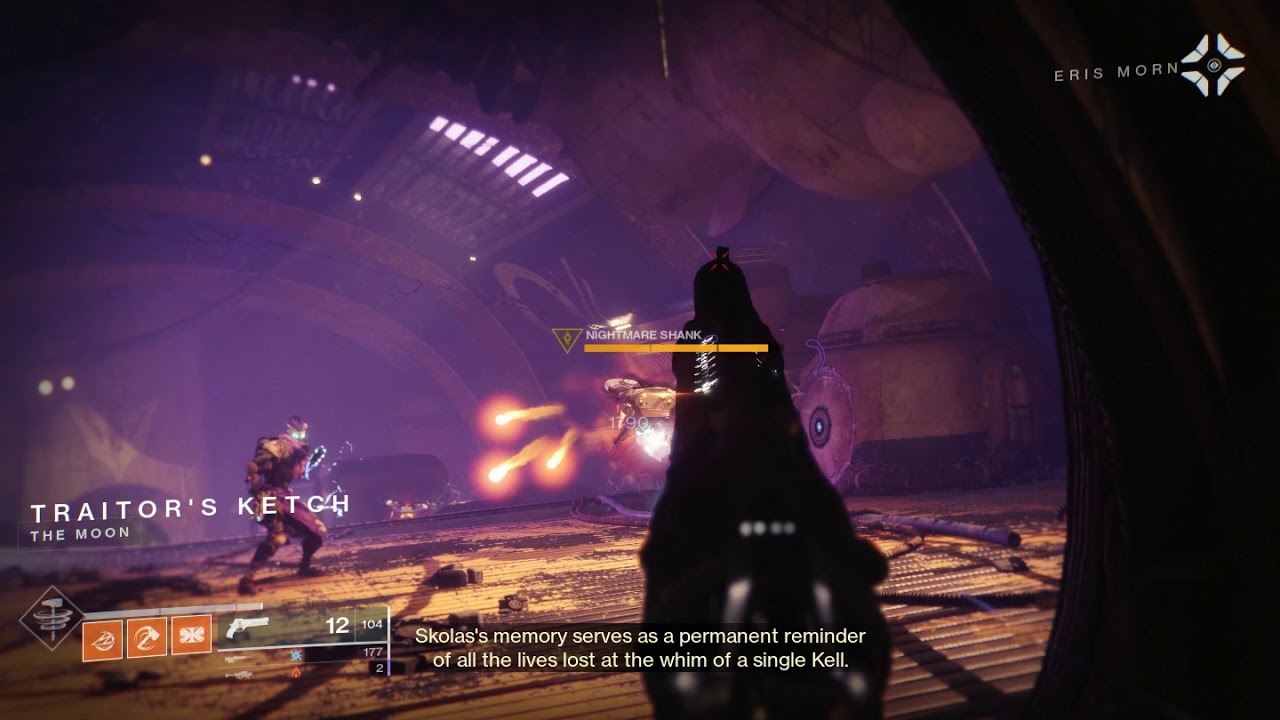The image size is (1280, 720).
Task: Switch to the heavy weapon slot
Action: pos(238,675)
